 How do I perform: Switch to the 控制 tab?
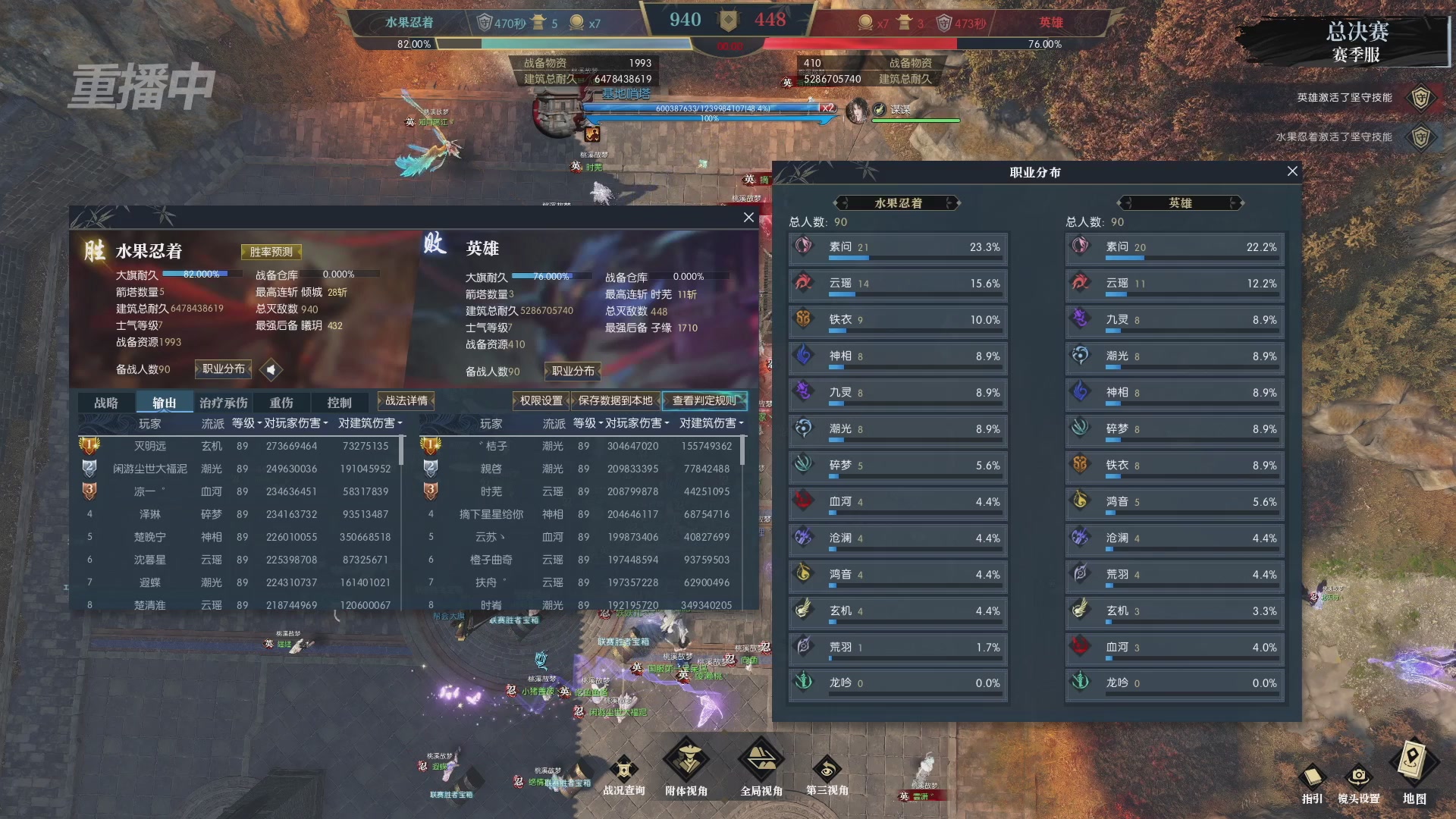point(340,402)
